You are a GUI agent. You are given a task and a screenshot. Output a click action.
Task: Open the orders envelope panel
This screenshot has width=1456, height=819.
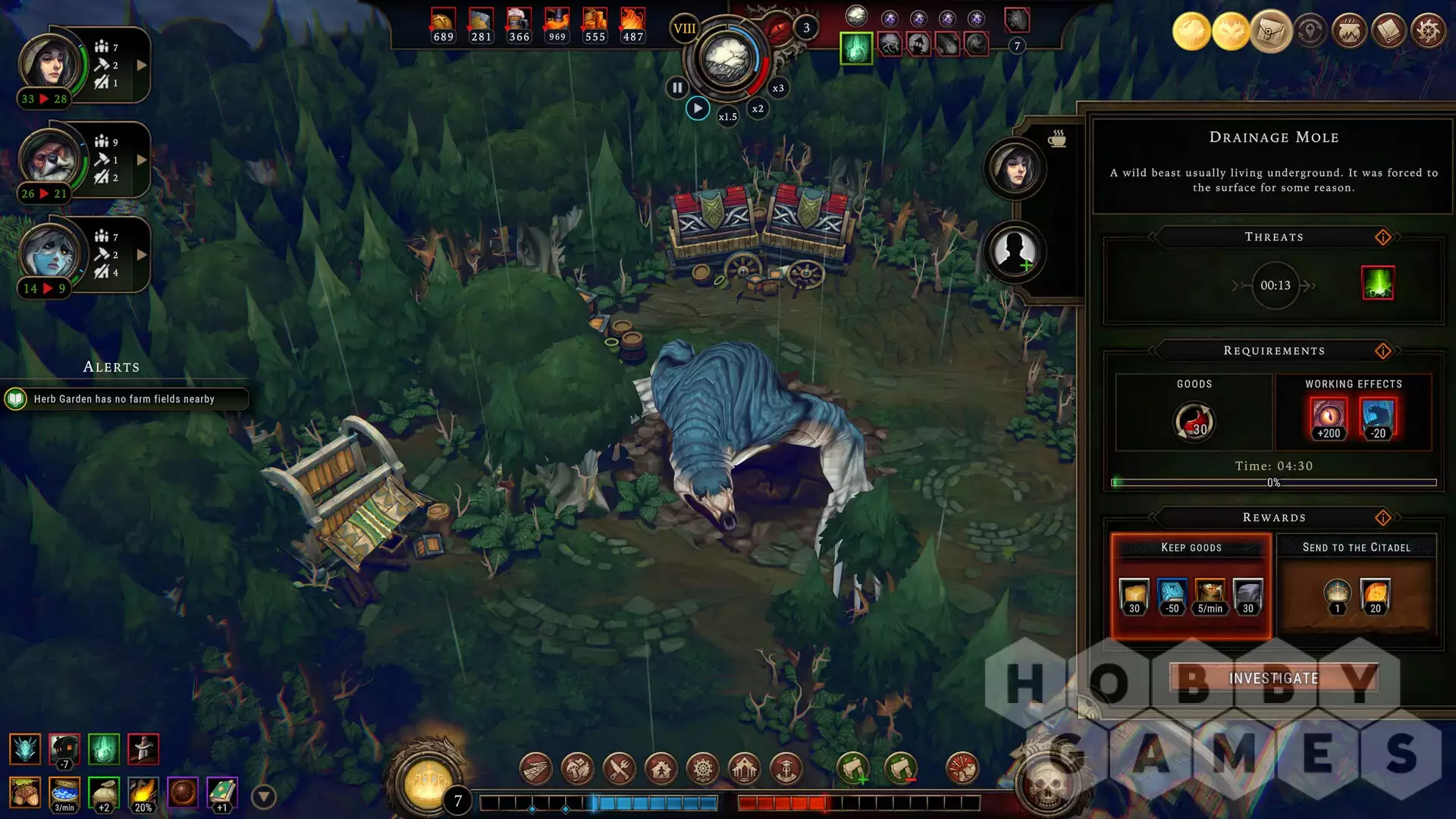1271,32
